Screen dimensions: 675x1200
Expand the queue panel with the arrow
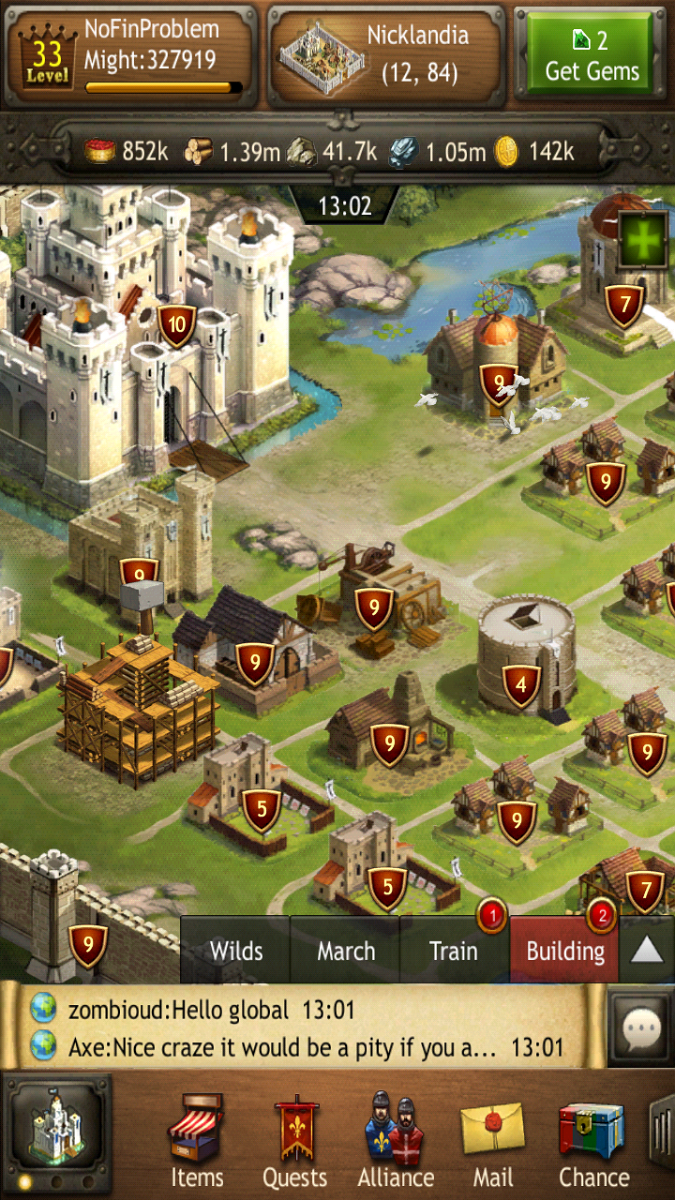tap(648, 950)
